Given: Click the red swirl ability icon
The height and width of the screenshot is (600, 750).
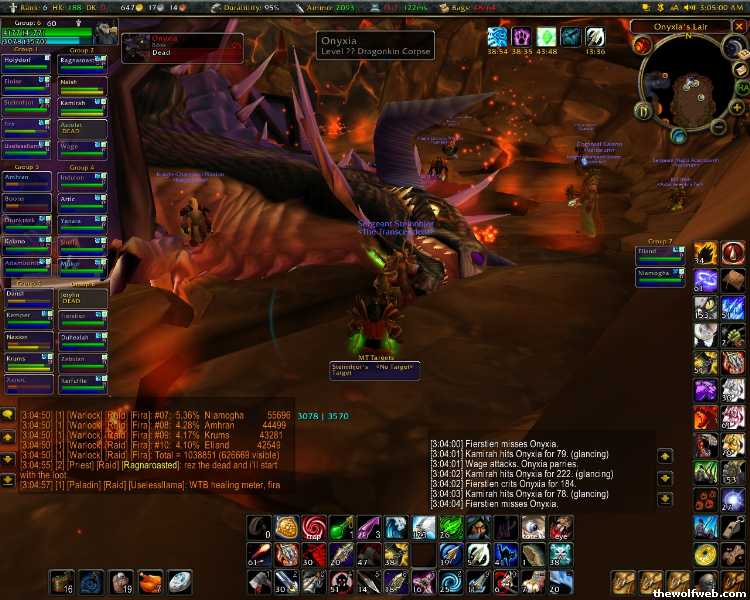Looking at the screenshot, I should click(314, 526).
